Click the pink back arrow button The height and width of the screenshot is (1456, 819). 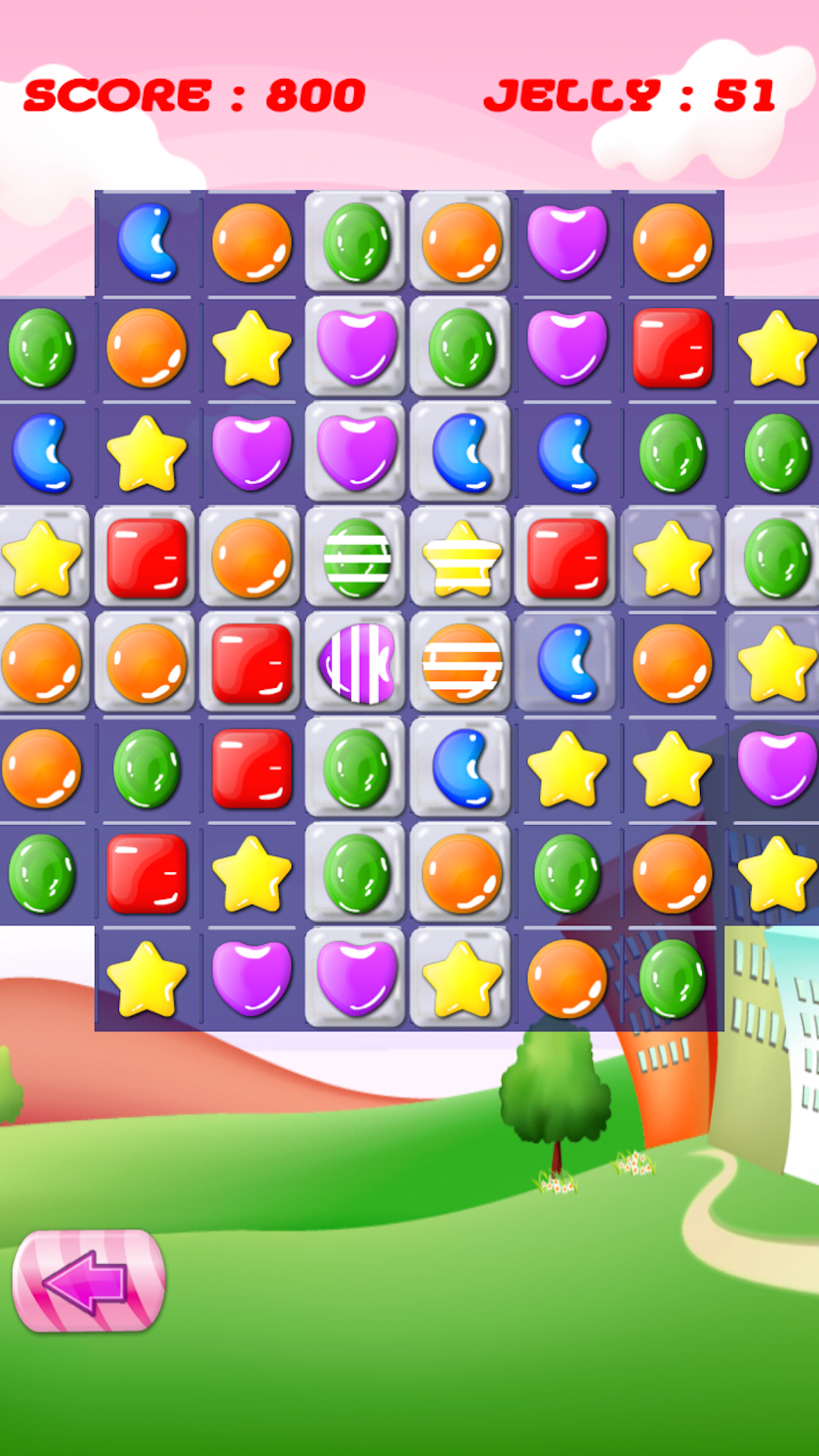[89, 1281]
